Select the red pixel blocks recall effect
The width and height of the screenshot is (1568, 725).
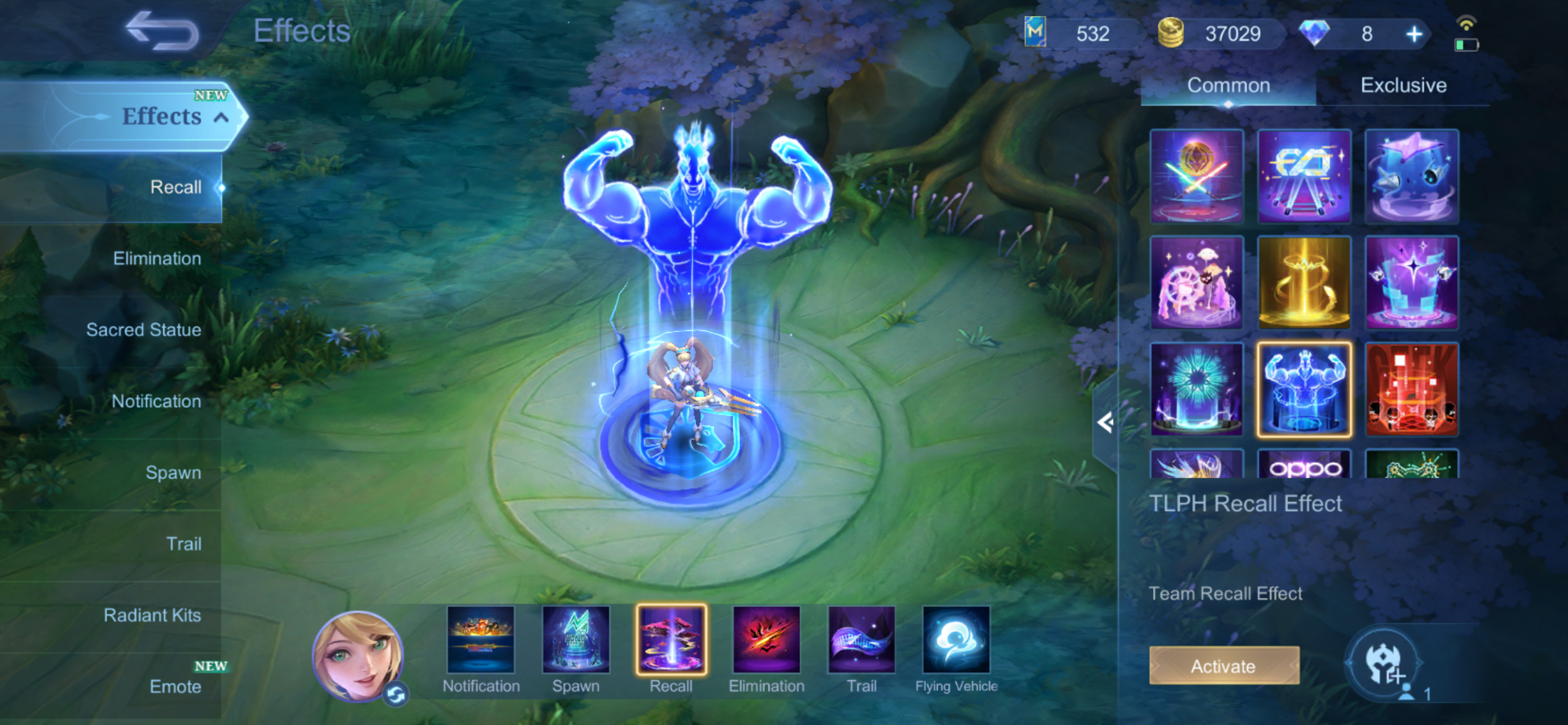tap(1411, 389)
